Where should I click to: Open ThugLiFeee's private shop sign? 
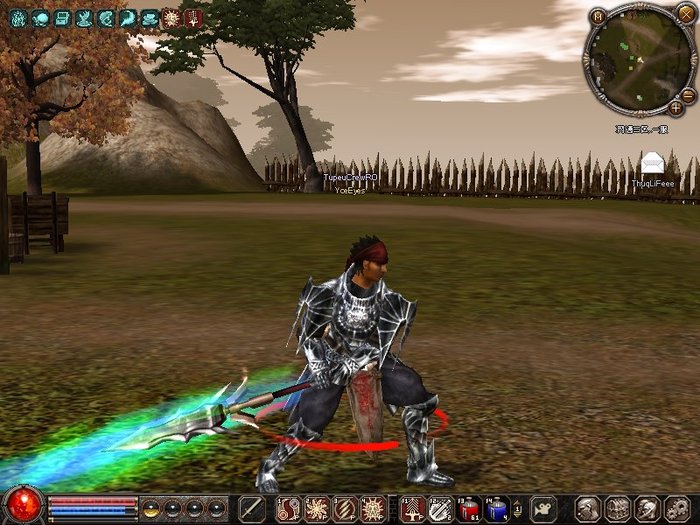pos(652,164)
